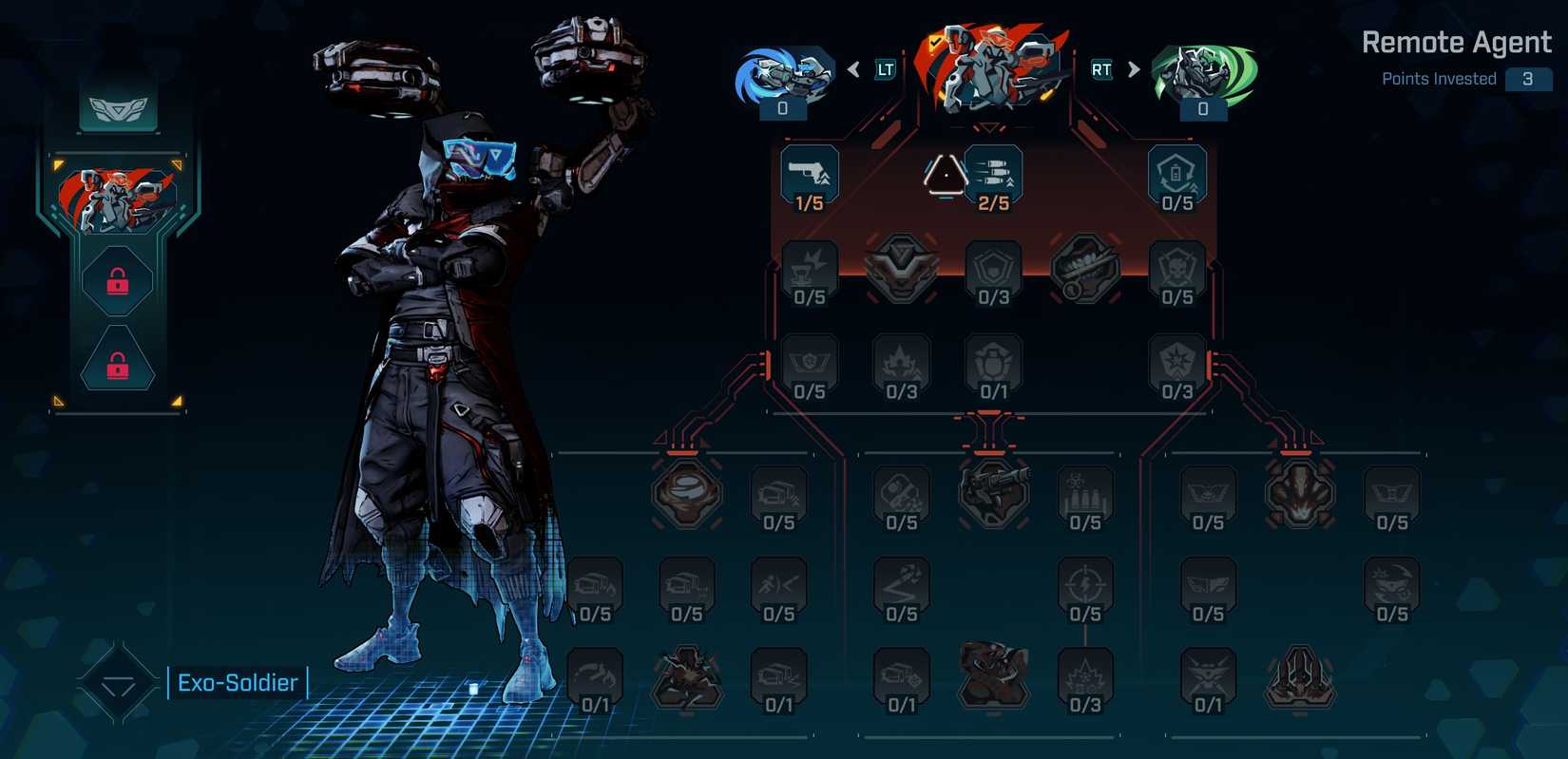Open the first locked slot in left sidebar

tap(117, 281)
